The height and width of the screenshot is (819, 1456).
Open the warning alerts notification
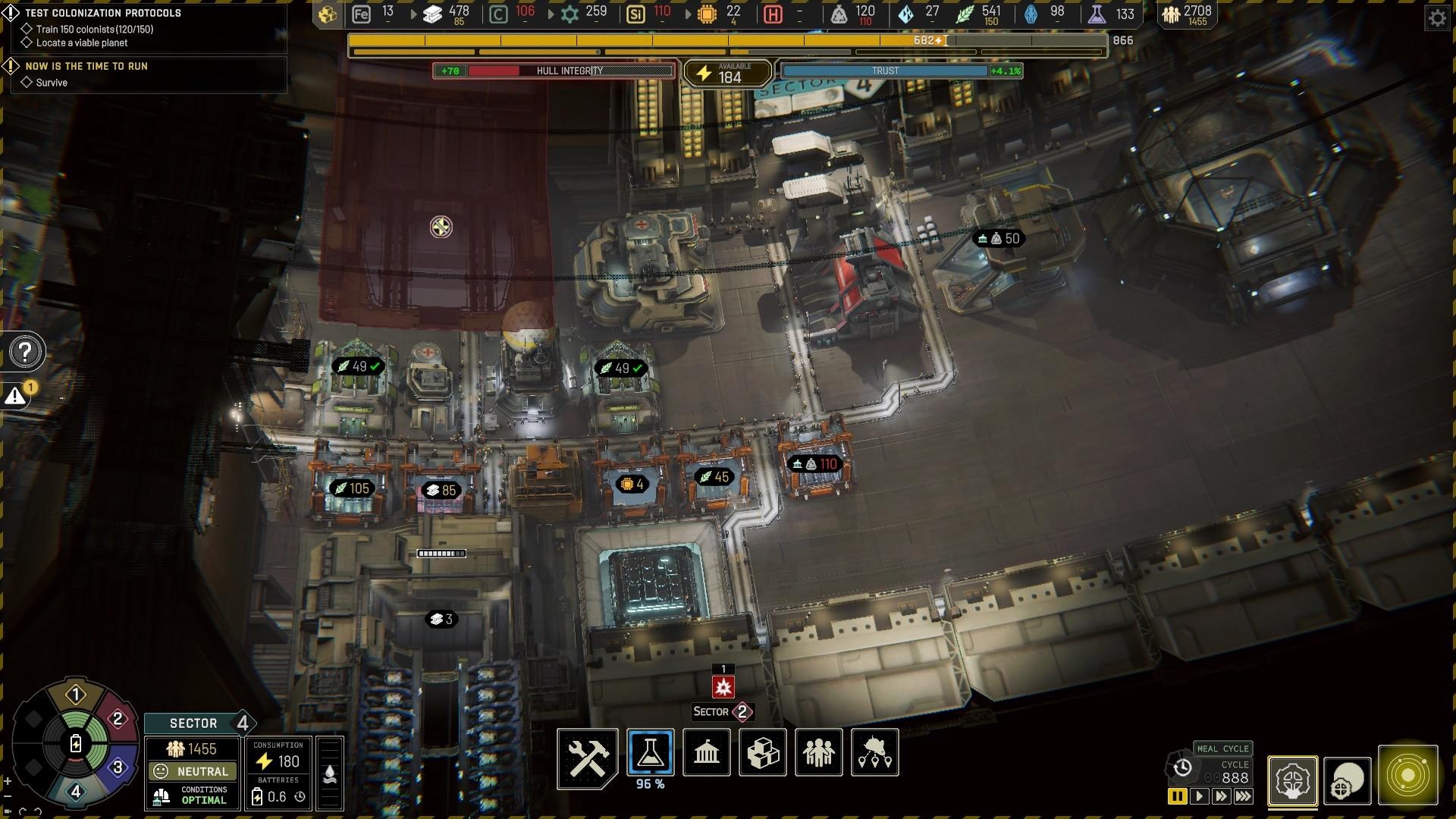(x=16, y=396)
